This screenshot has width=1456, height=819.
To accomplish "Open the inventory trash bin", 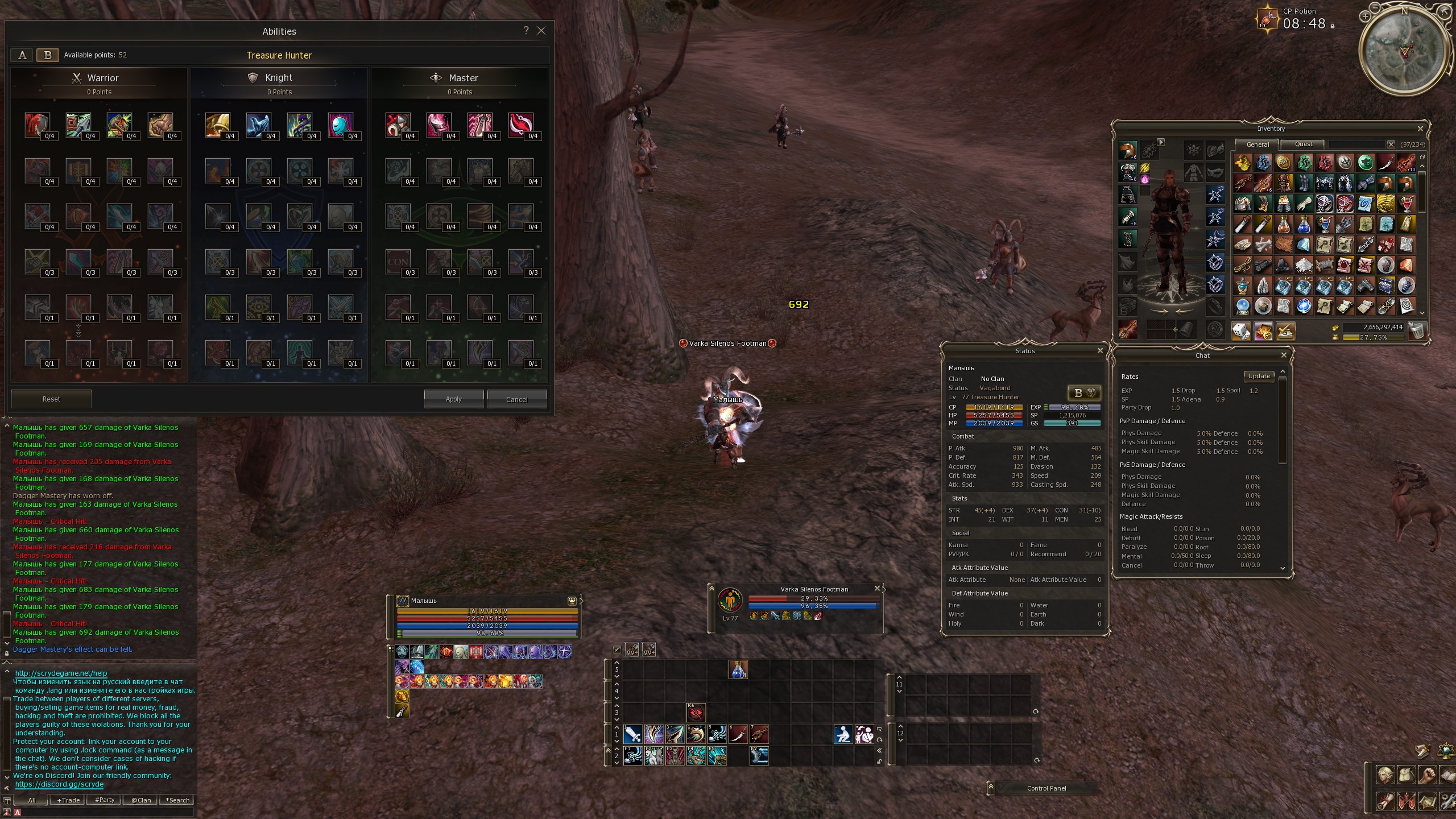I will click(x=1417, y=330).
